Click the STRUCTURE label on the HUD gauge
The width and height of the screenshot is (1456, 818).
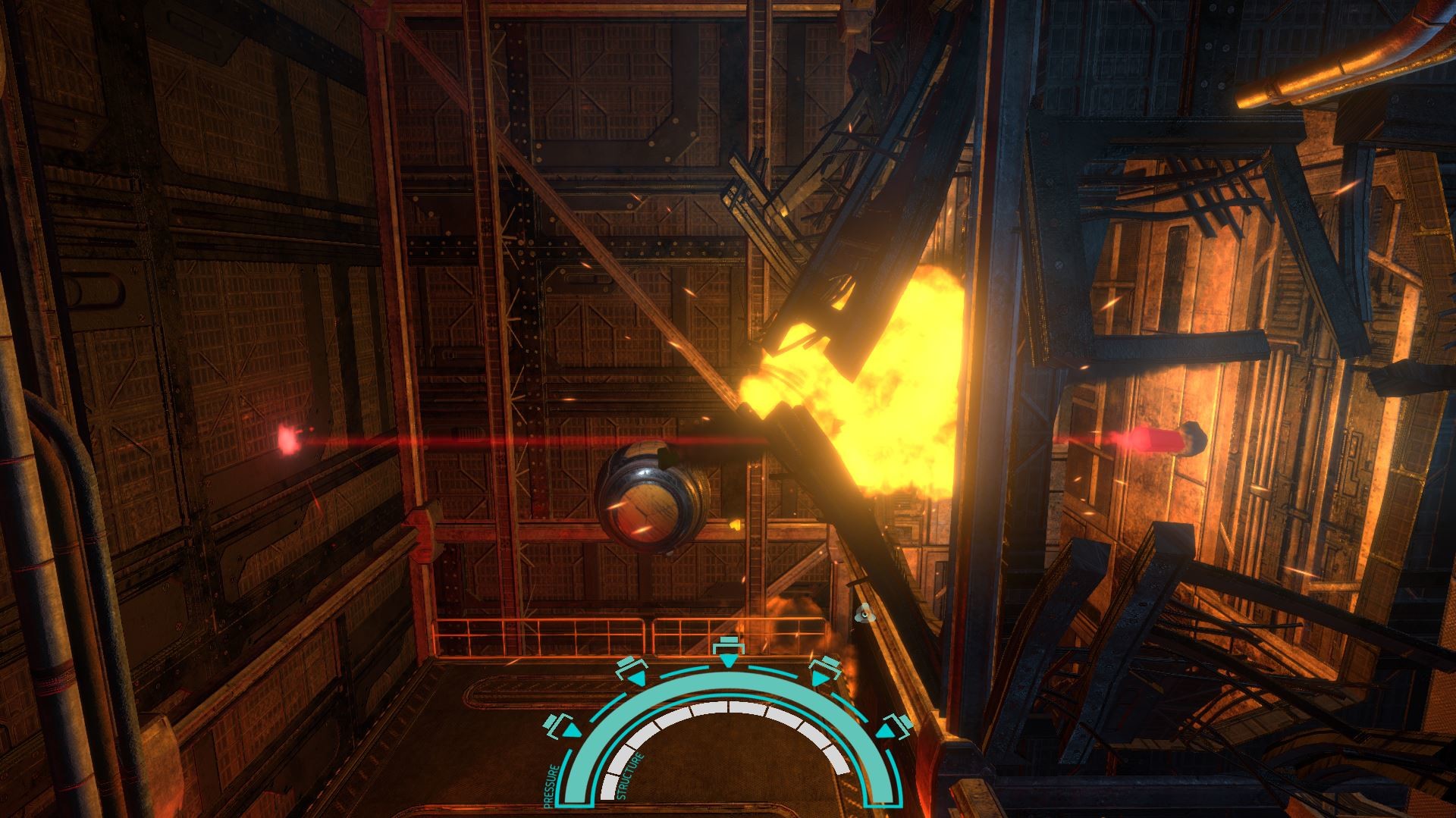tap(629, 776)
